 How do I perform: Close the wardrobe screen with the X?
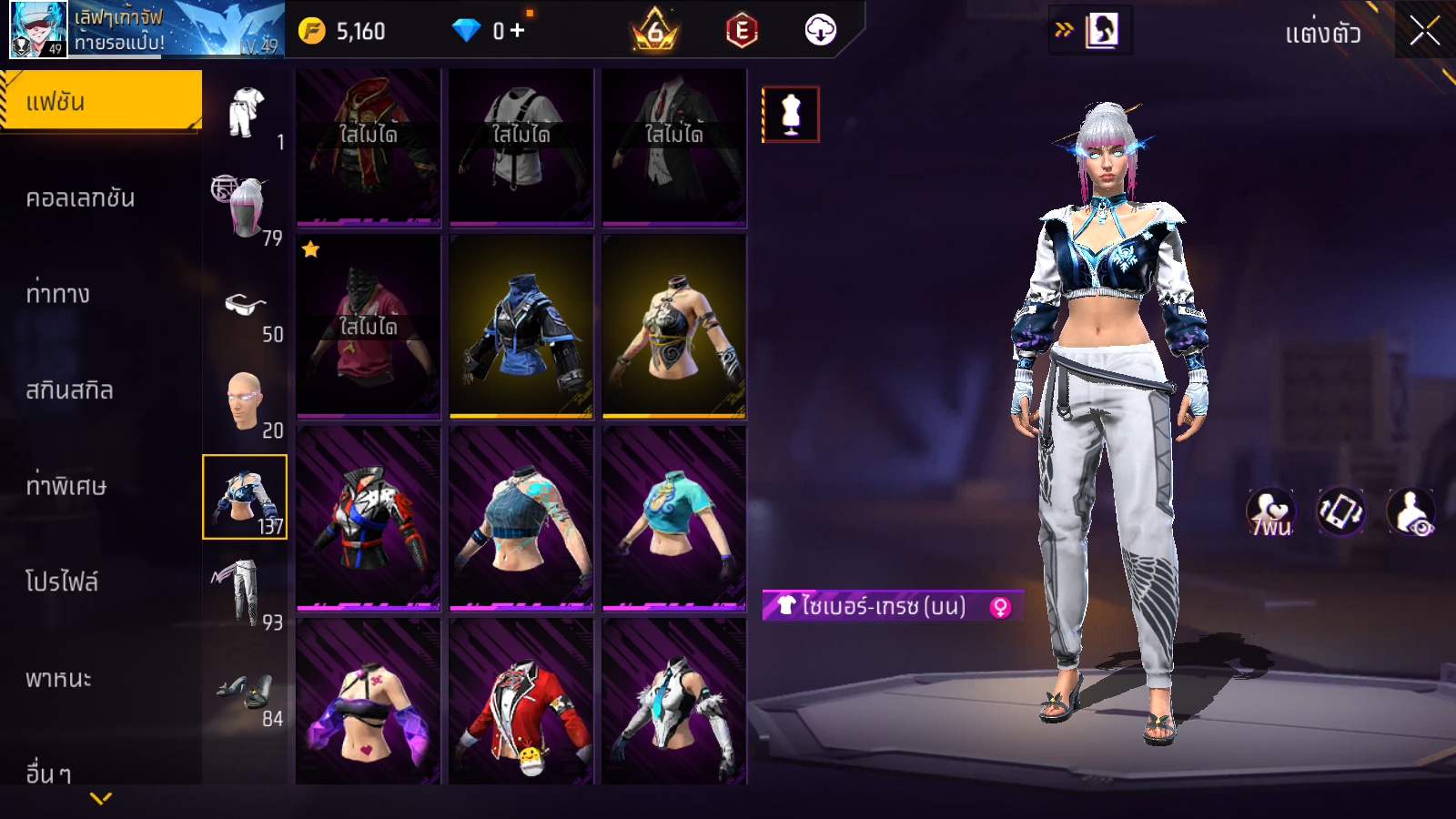pyautogui.click(x=1424, y=31)
